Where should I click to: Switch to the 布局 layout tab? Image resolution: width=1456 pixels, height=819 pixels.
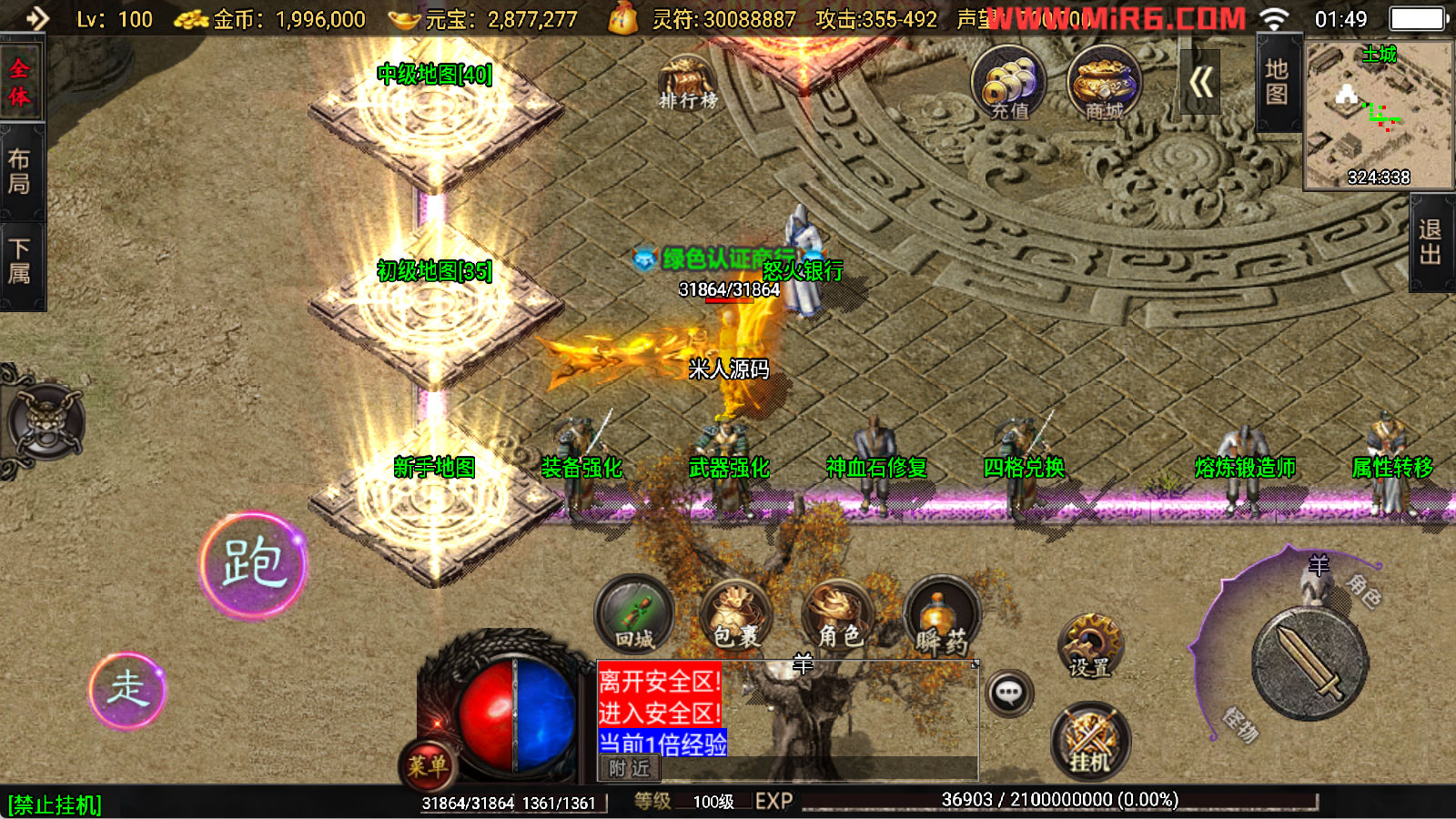pos(20,171)
